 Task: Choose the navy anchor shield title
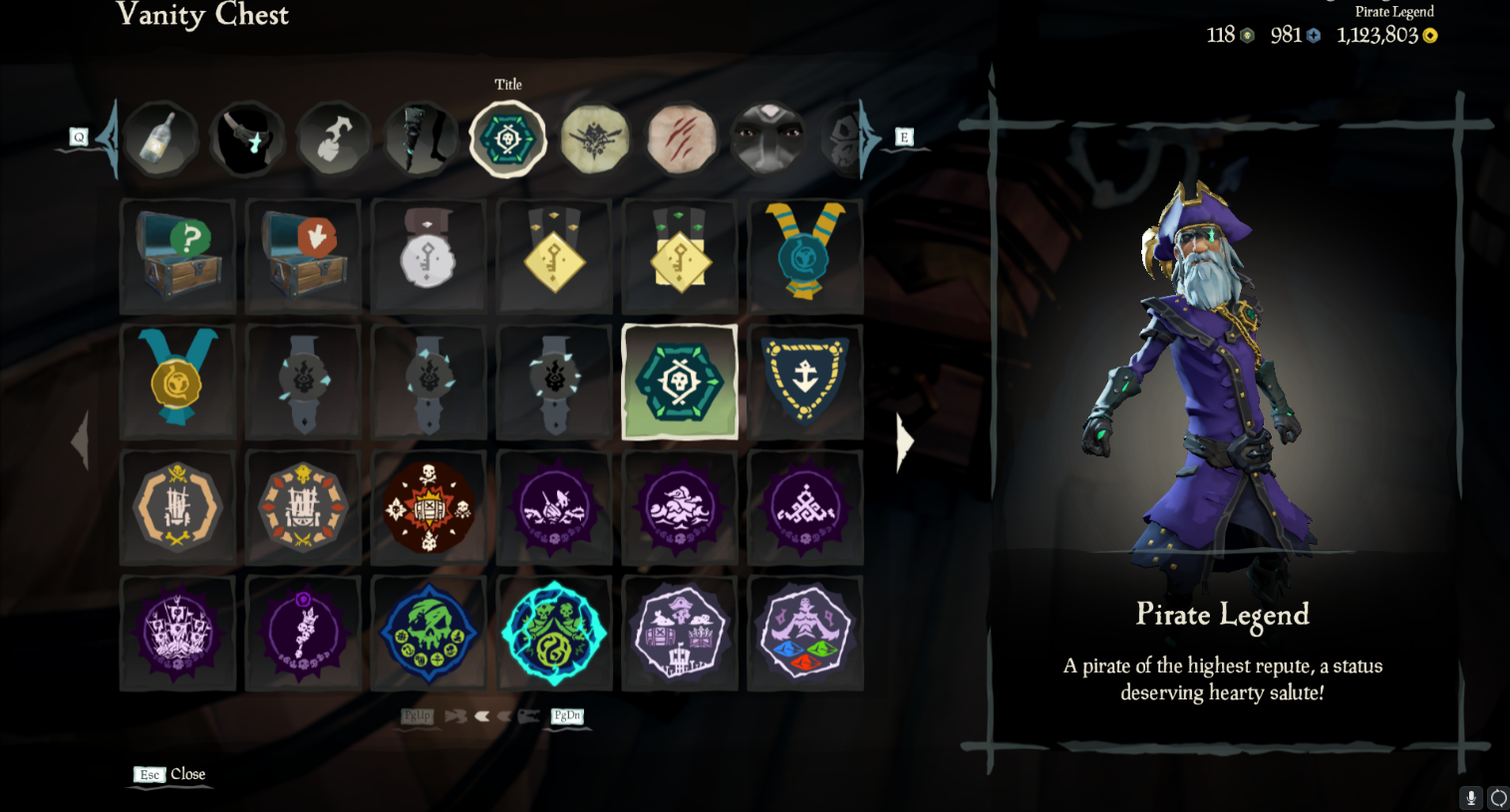(805, 382)
